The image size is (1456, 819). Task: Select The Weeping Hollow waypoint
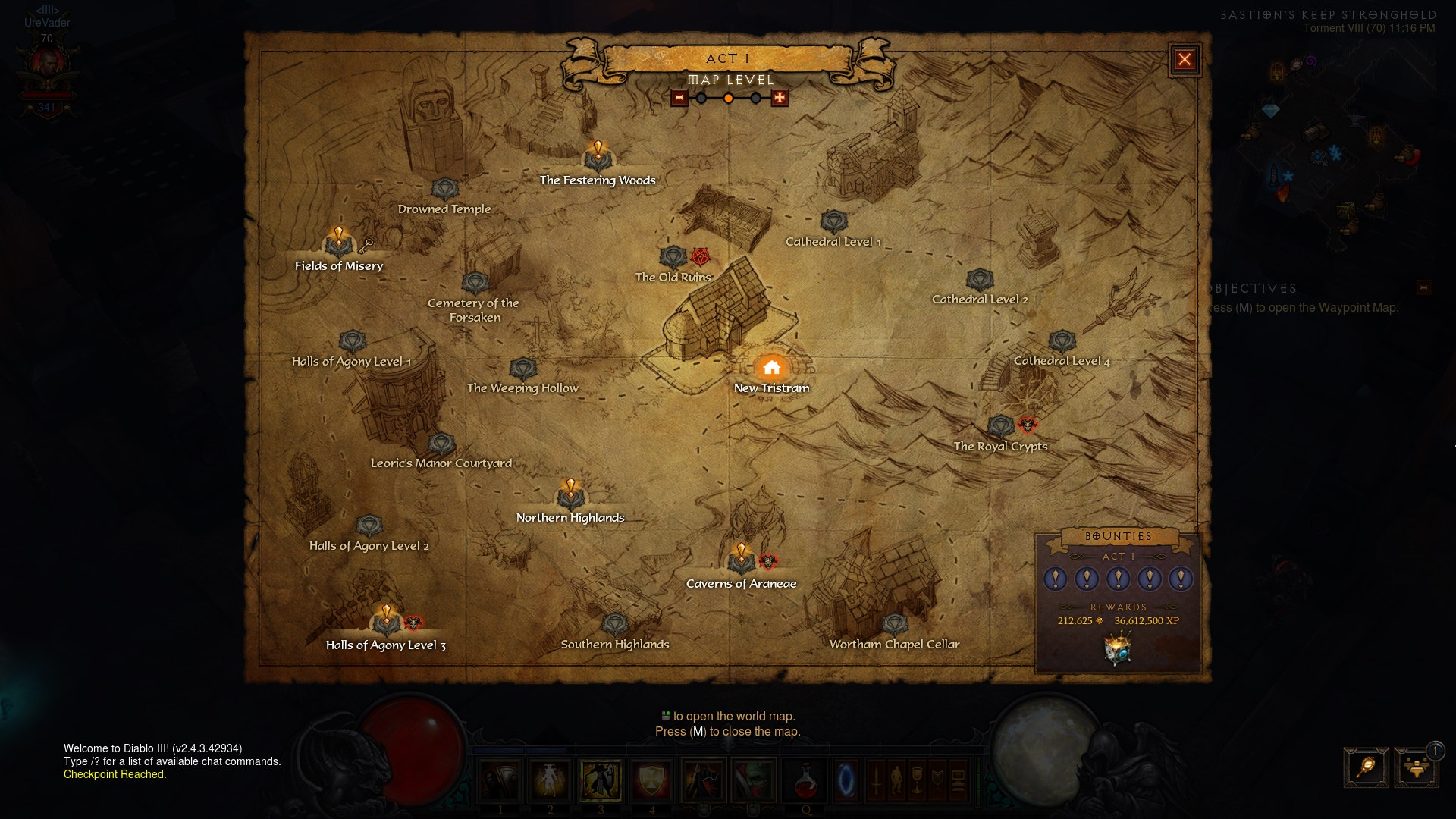click(x=522, y=369)
